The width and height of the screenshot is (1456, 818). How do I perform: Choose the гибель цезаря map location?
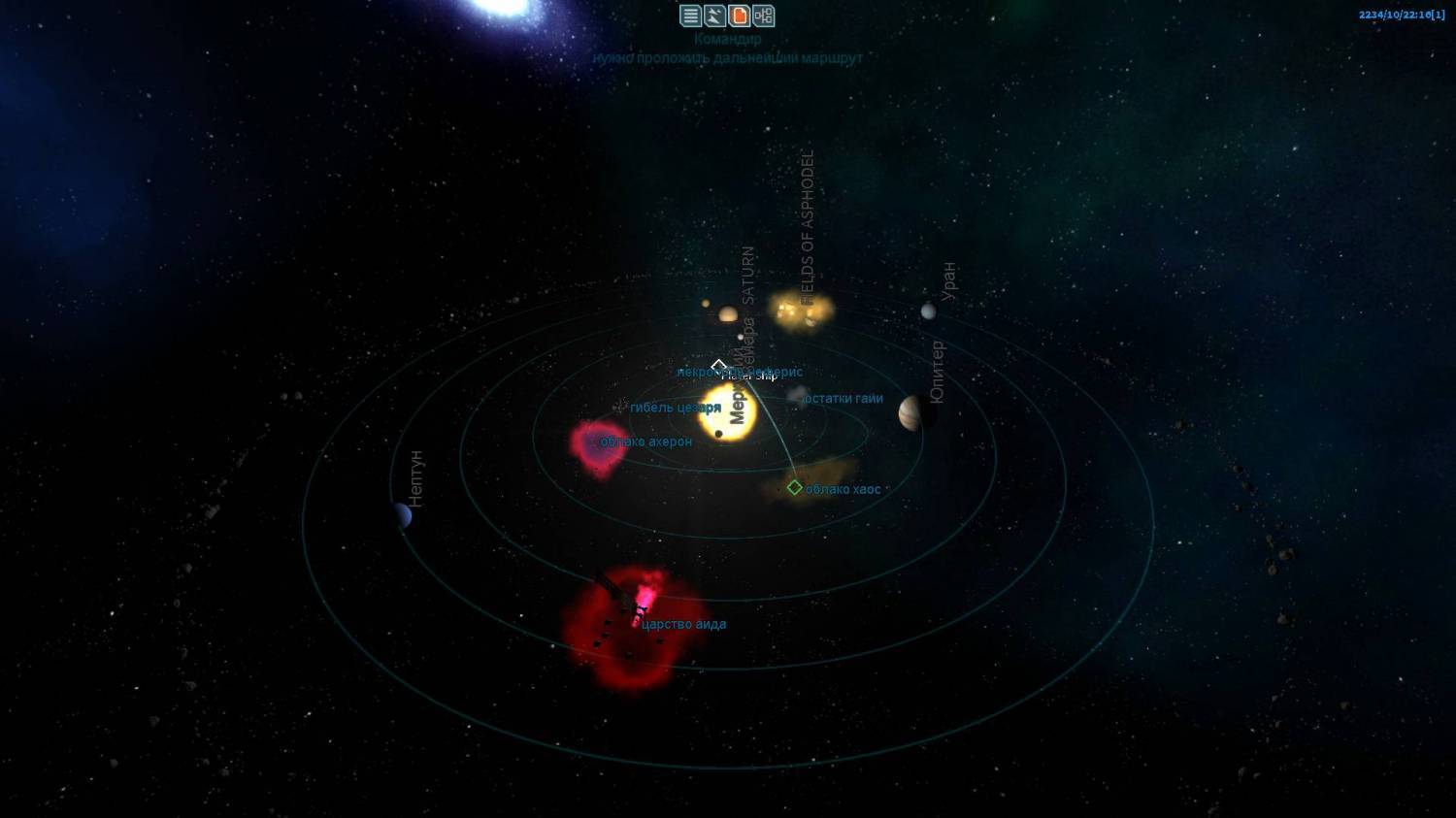pos(675,408)
